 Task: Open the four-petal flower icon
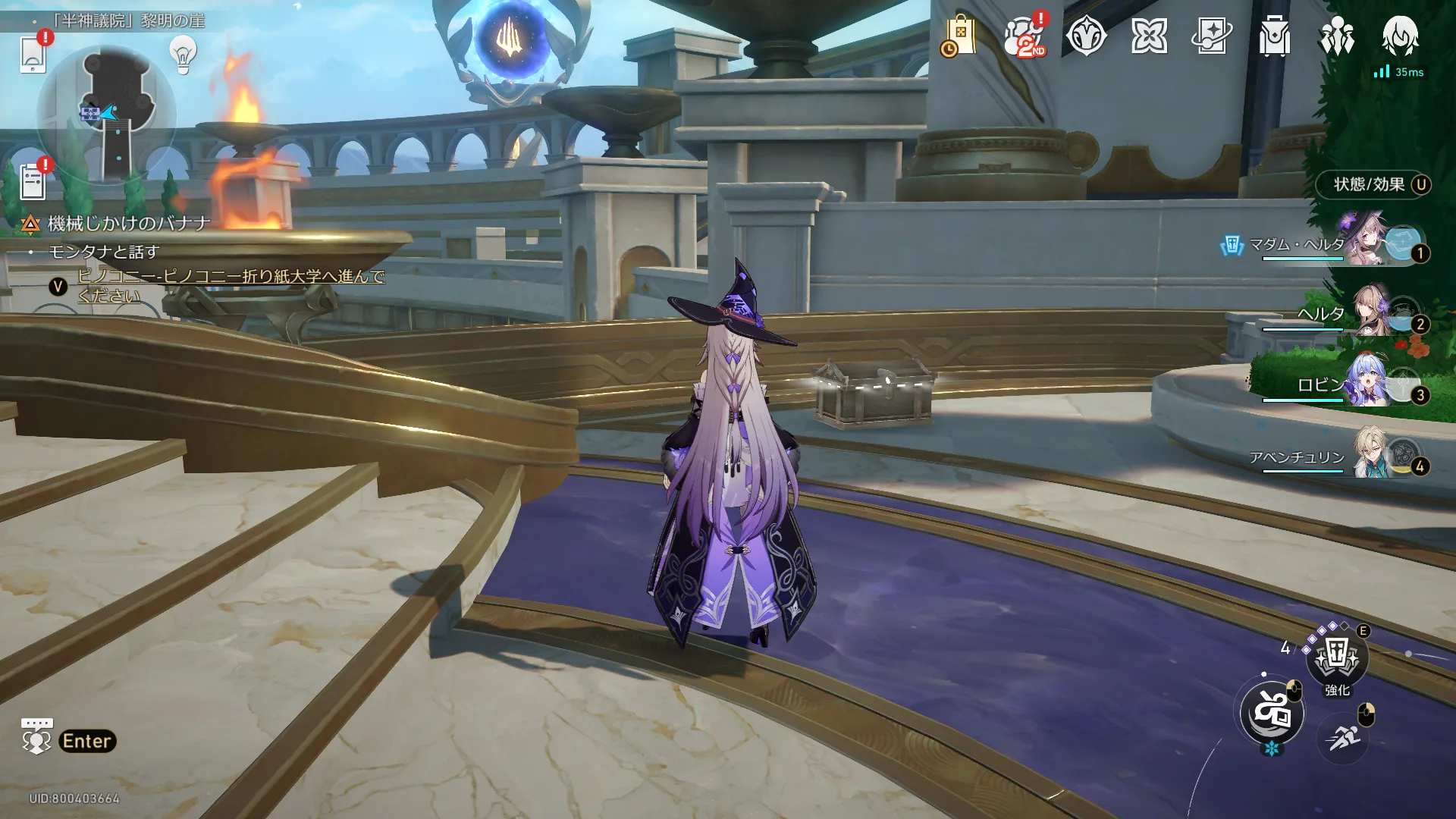(1149, 36)
